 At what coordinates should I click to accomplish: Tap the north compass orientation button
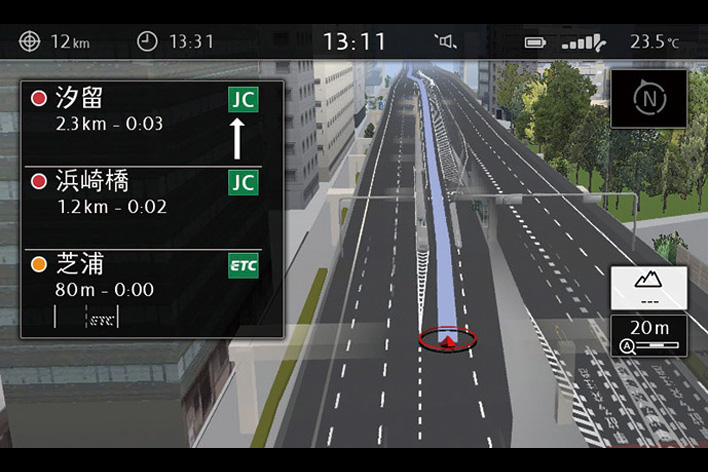coord(649,99)
